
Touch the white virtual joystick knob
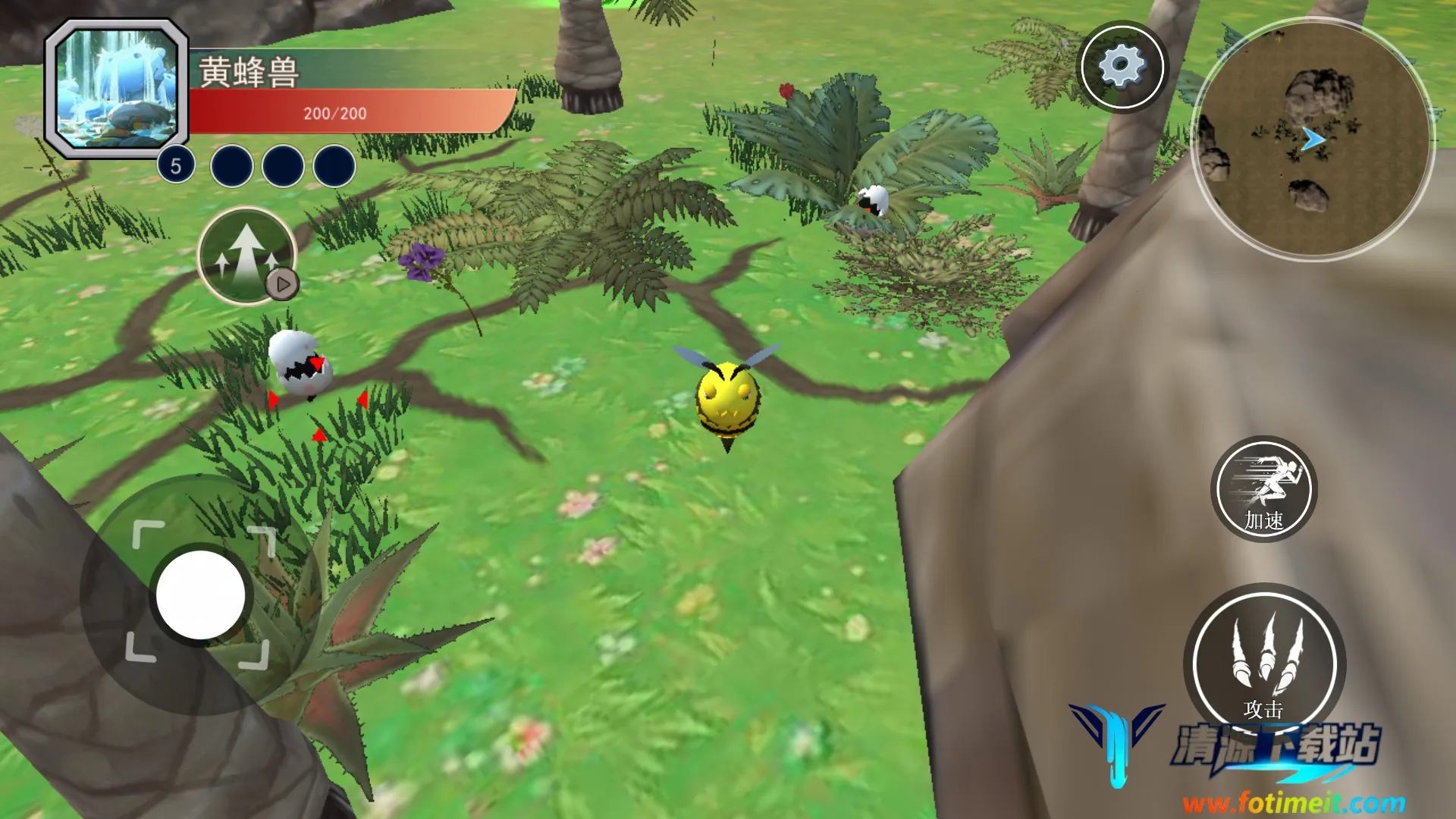[201, 595]
